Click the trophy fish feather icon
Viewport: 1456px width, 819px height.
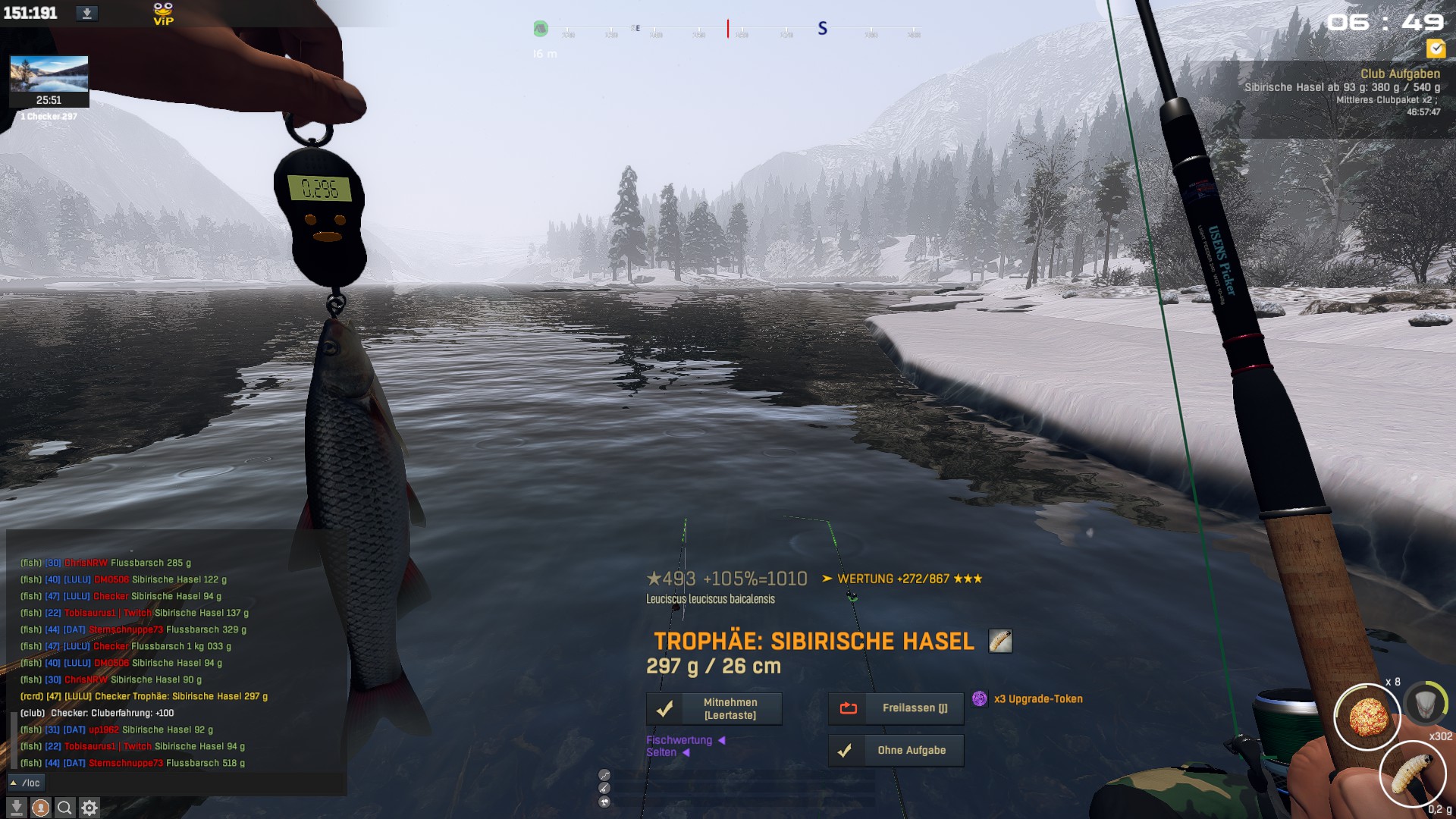tap(1000, 641)
